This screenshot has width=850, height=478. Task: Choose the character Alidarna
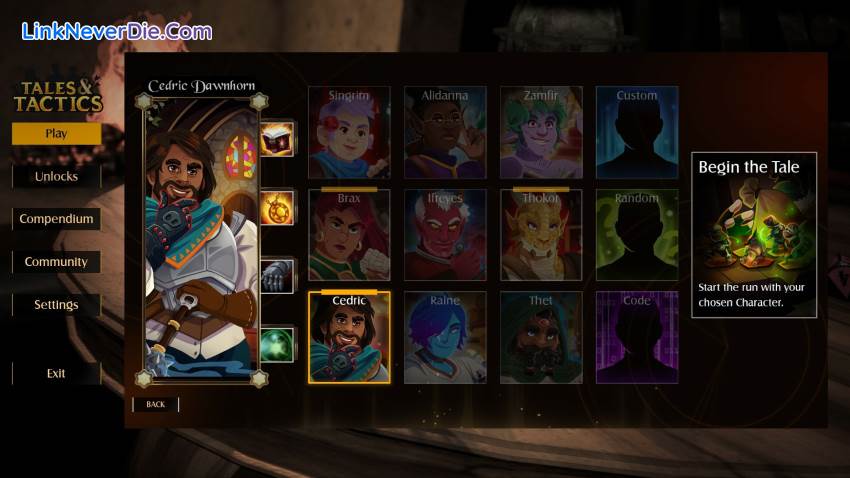point(445,132)
